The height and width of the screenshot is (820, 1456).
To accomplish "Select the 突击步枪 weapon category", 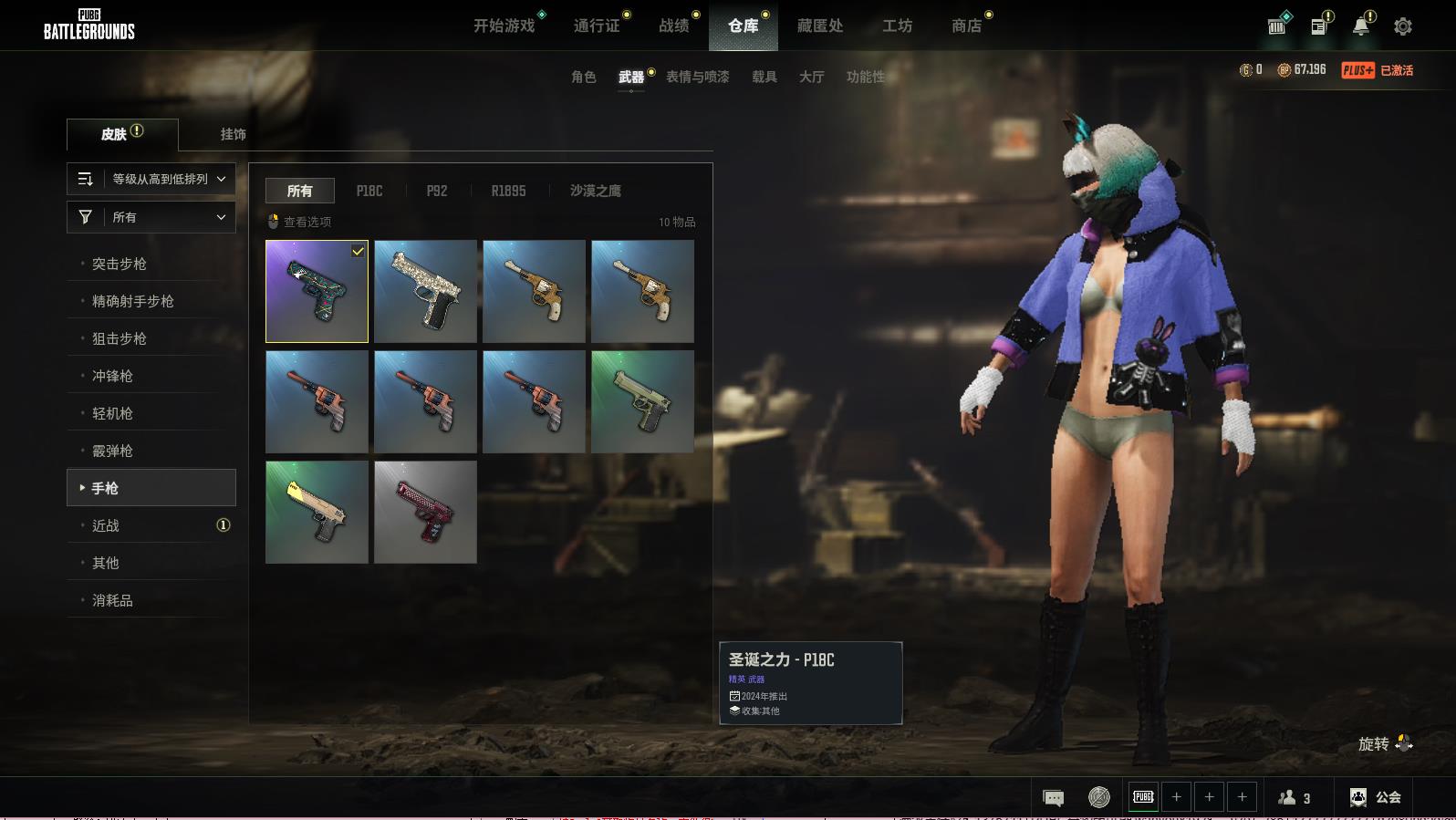I will pyautogui.click(x=120, y=264).
